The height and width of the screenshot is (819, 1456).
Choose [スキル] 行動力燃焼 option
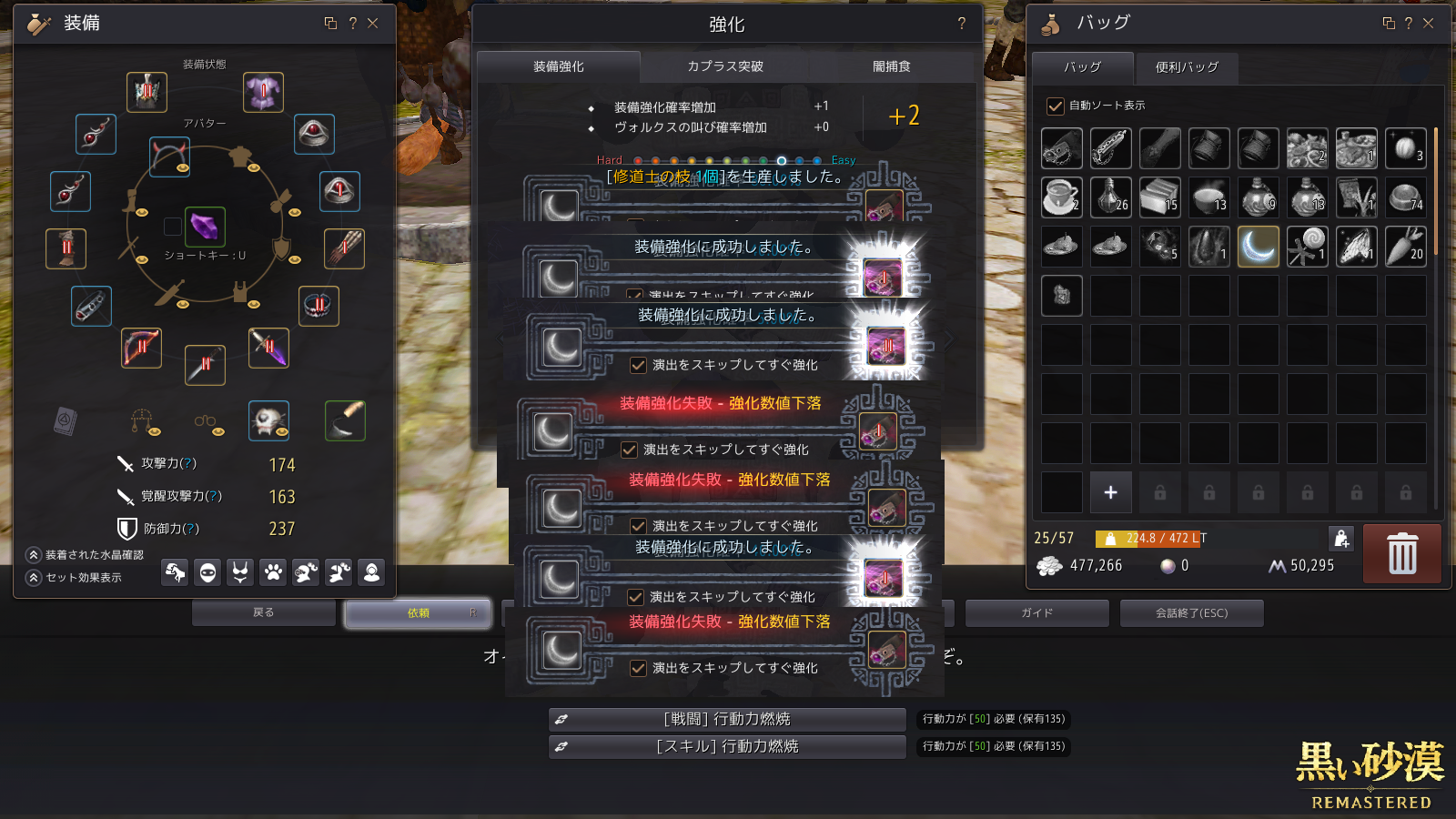(727, 747)
